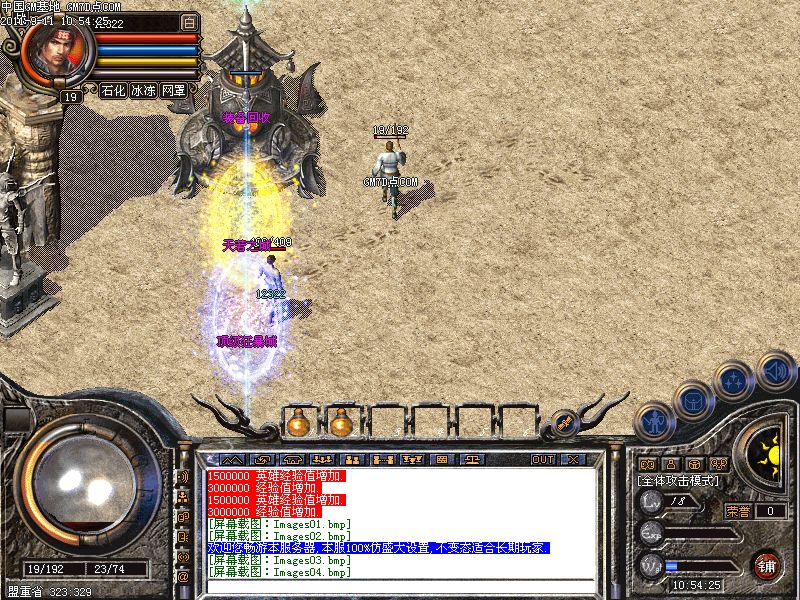Close the chat panel with the X button
Screen dimensions: 800x600
573,460
